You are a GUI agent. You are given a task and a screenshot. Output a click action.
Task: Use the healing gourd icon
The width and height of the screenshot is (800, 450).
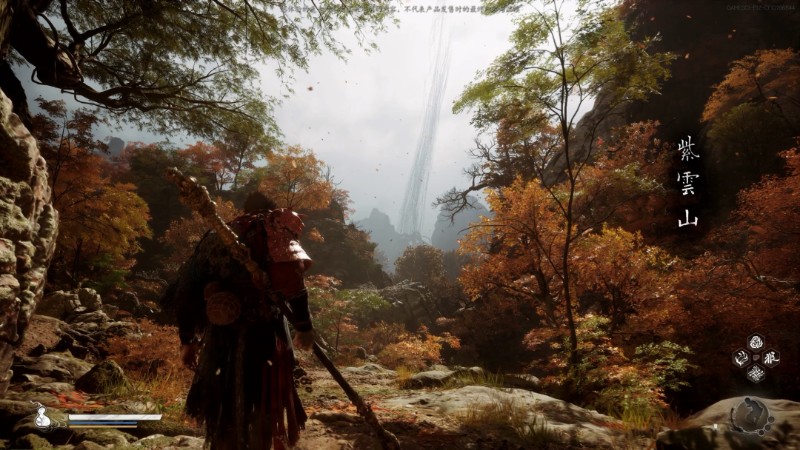coord(43,417)
